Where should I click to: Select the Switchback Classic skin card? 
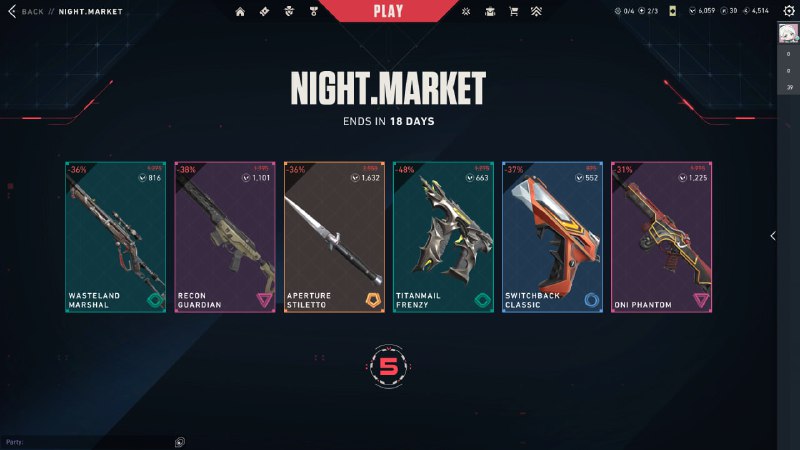point(552,237)
